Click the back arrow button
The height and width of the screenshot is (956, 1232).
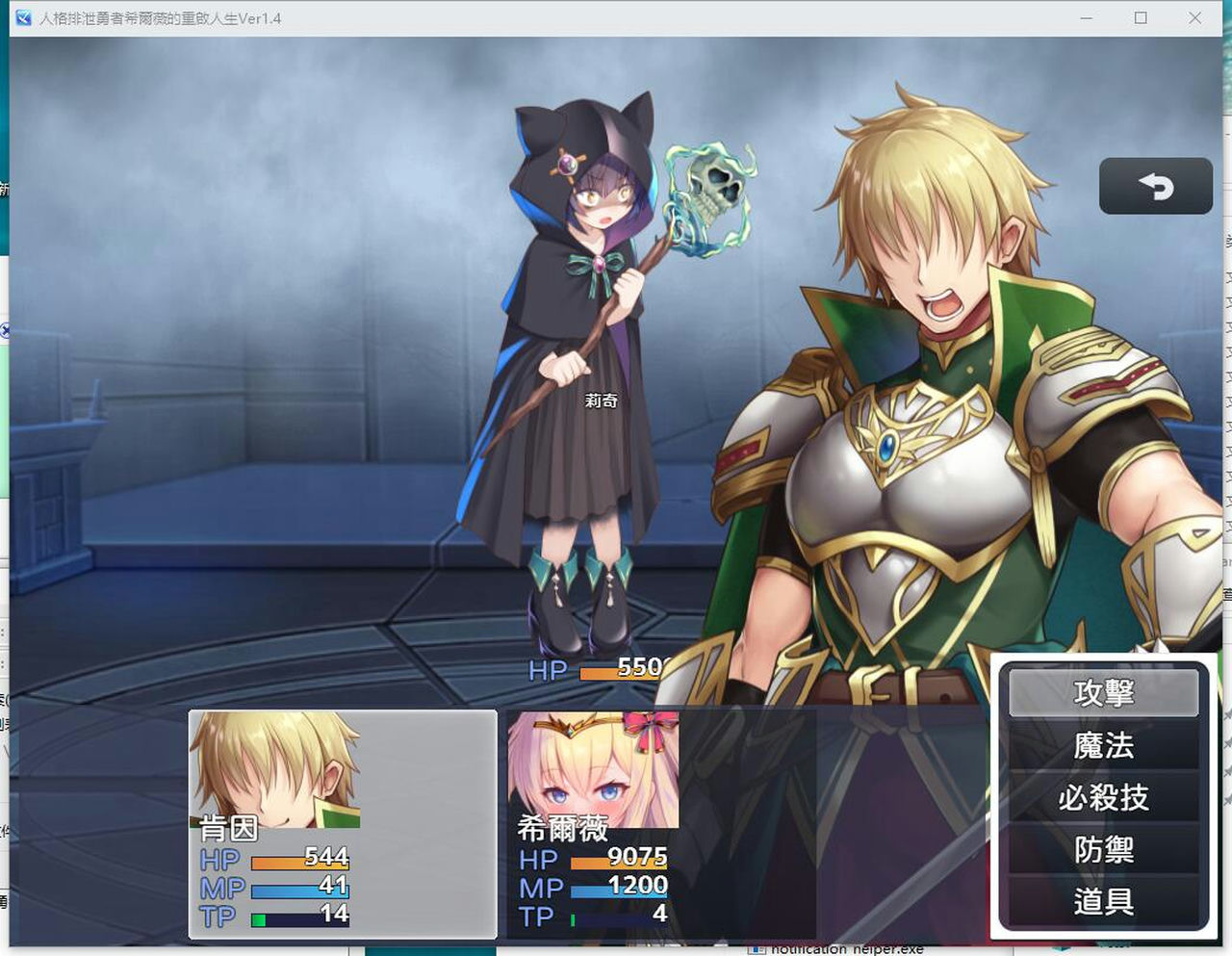pyautogui.click(x=1155, y=186)
